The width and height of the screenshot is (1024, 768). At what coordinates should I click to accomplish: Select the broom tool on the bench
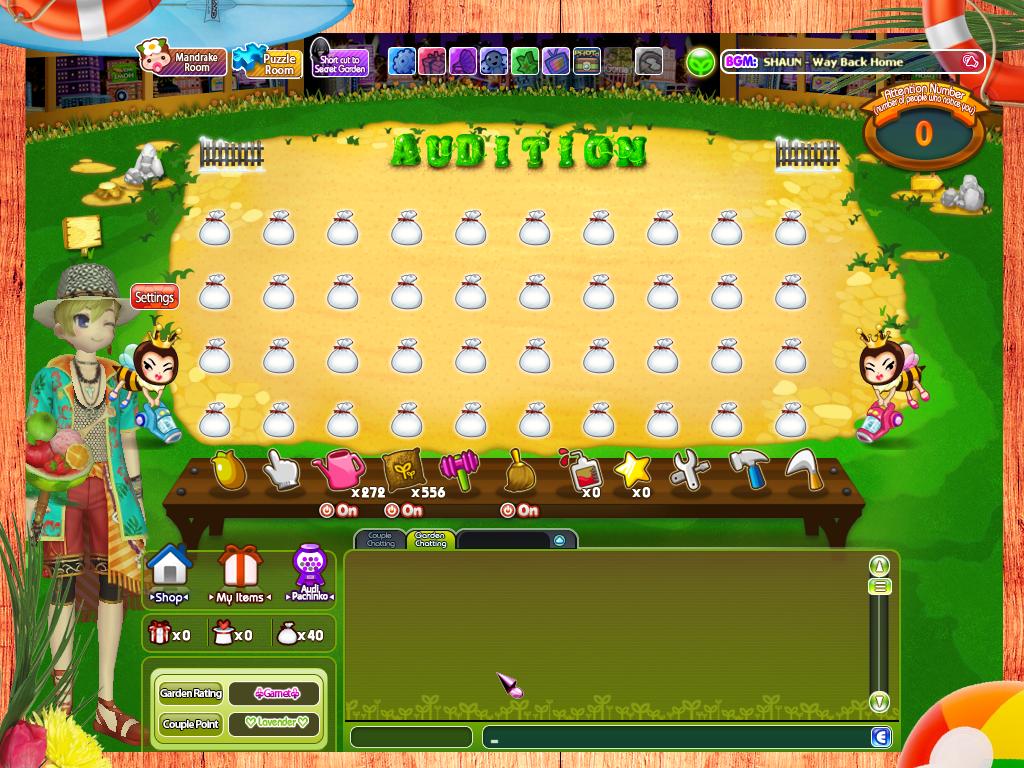519,470
